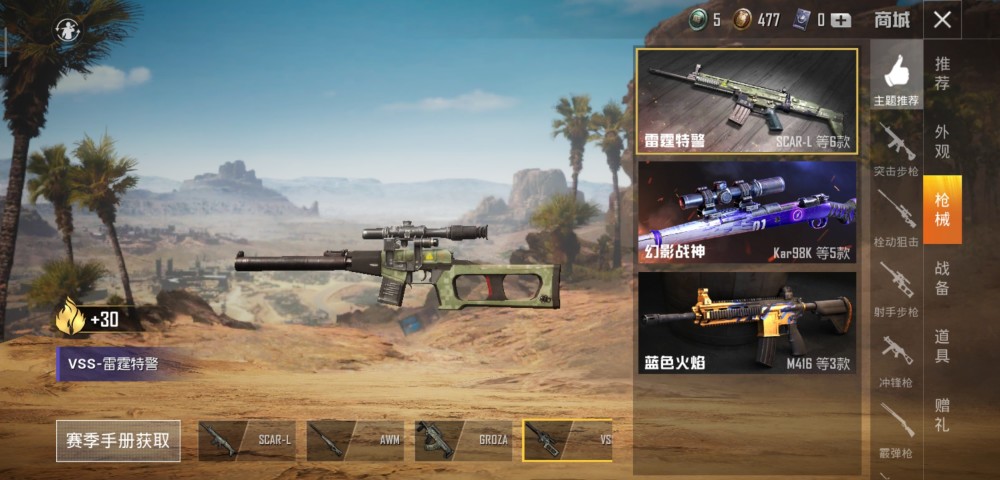Screen dimensions: 1000x480
Task: Switch to the 外观 (Appearance) tab
Action: click(x=942, y=141)
